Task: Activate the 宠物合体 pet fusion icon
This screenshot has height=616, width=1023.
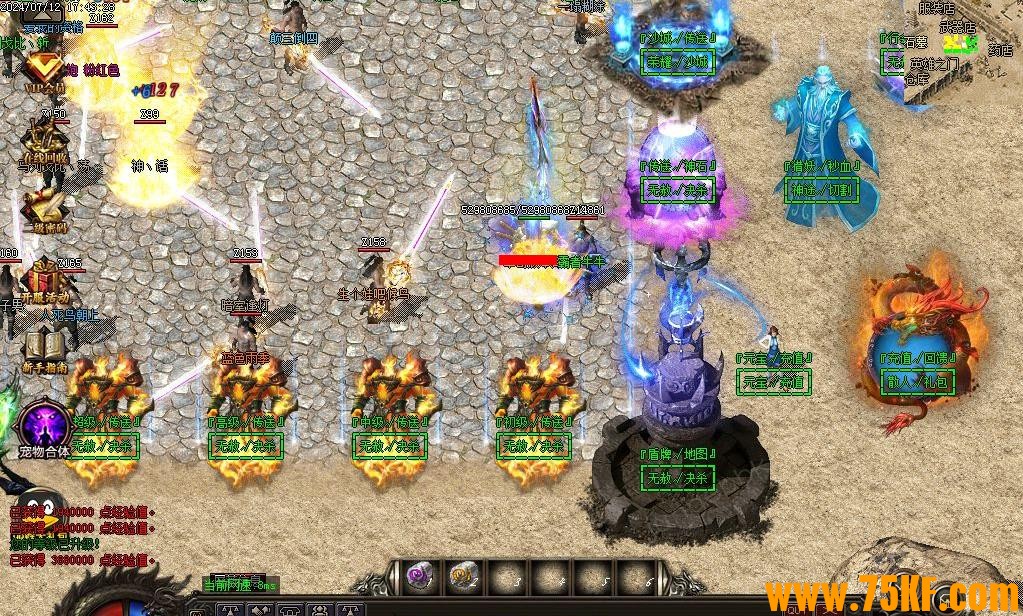Action: [44, 426]
